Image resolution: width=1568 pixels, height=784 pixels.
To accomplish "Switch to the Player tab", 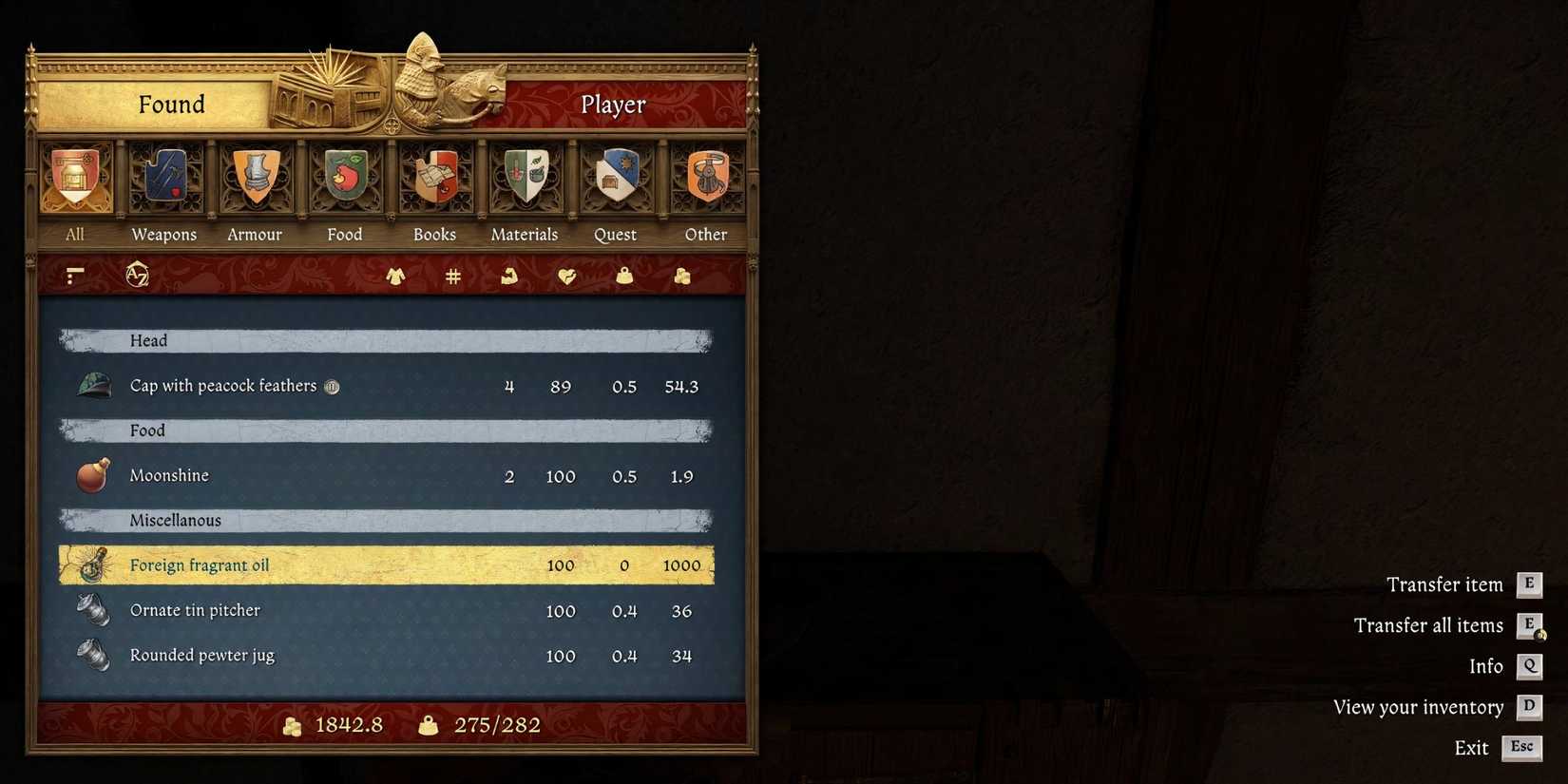I will 613,105.
